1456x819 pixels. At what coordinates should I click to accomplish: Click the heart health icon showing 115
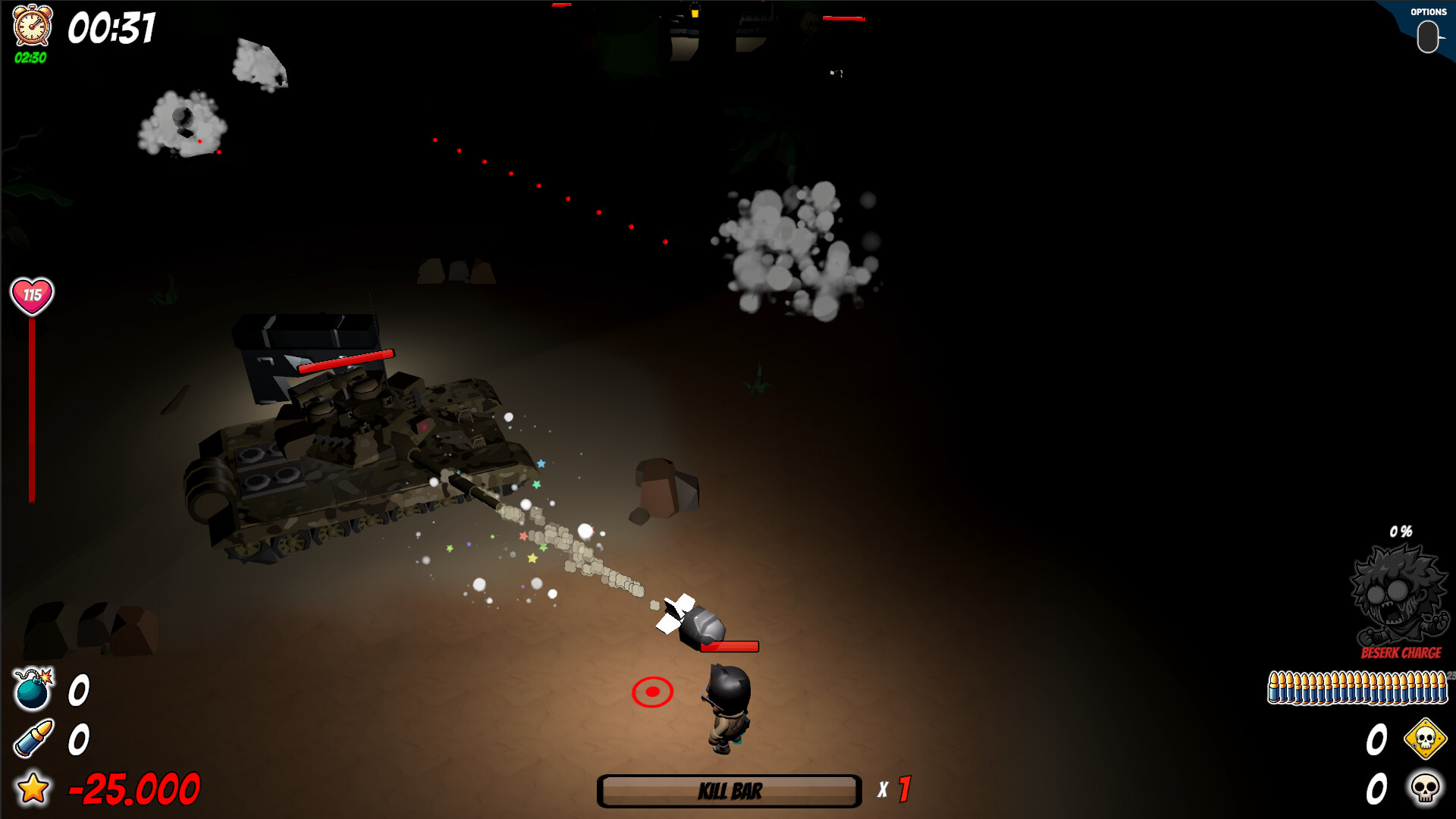30,294
